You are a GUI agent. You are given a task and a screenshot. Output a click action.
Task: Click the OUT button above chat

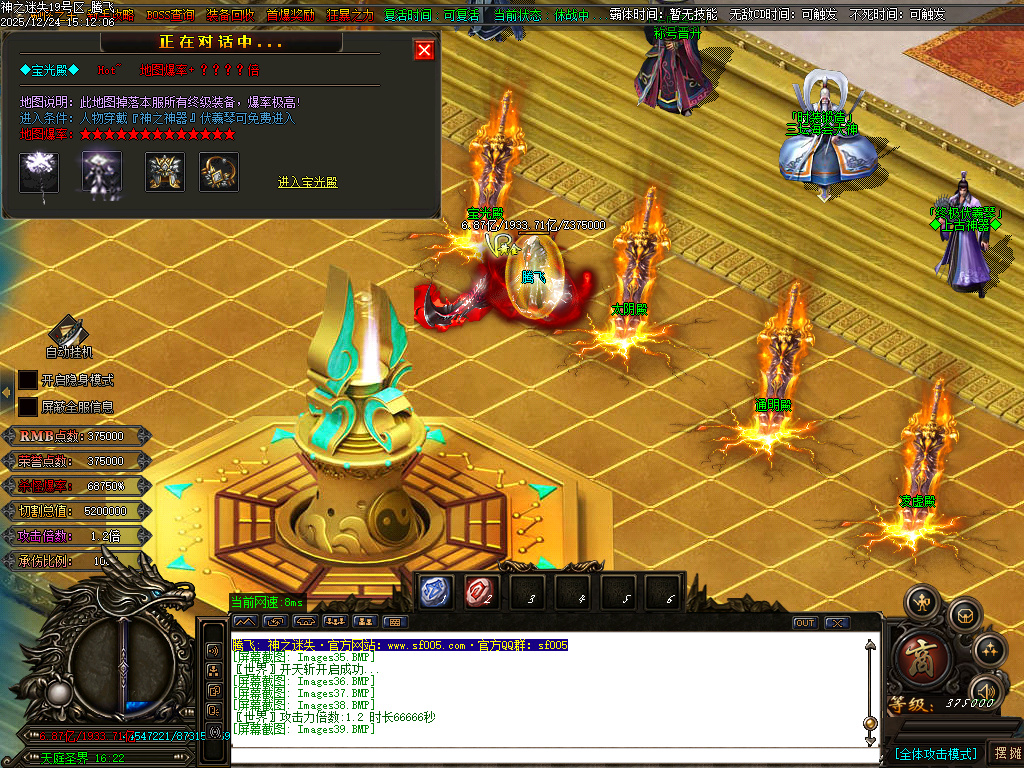(x=805, y=623)
